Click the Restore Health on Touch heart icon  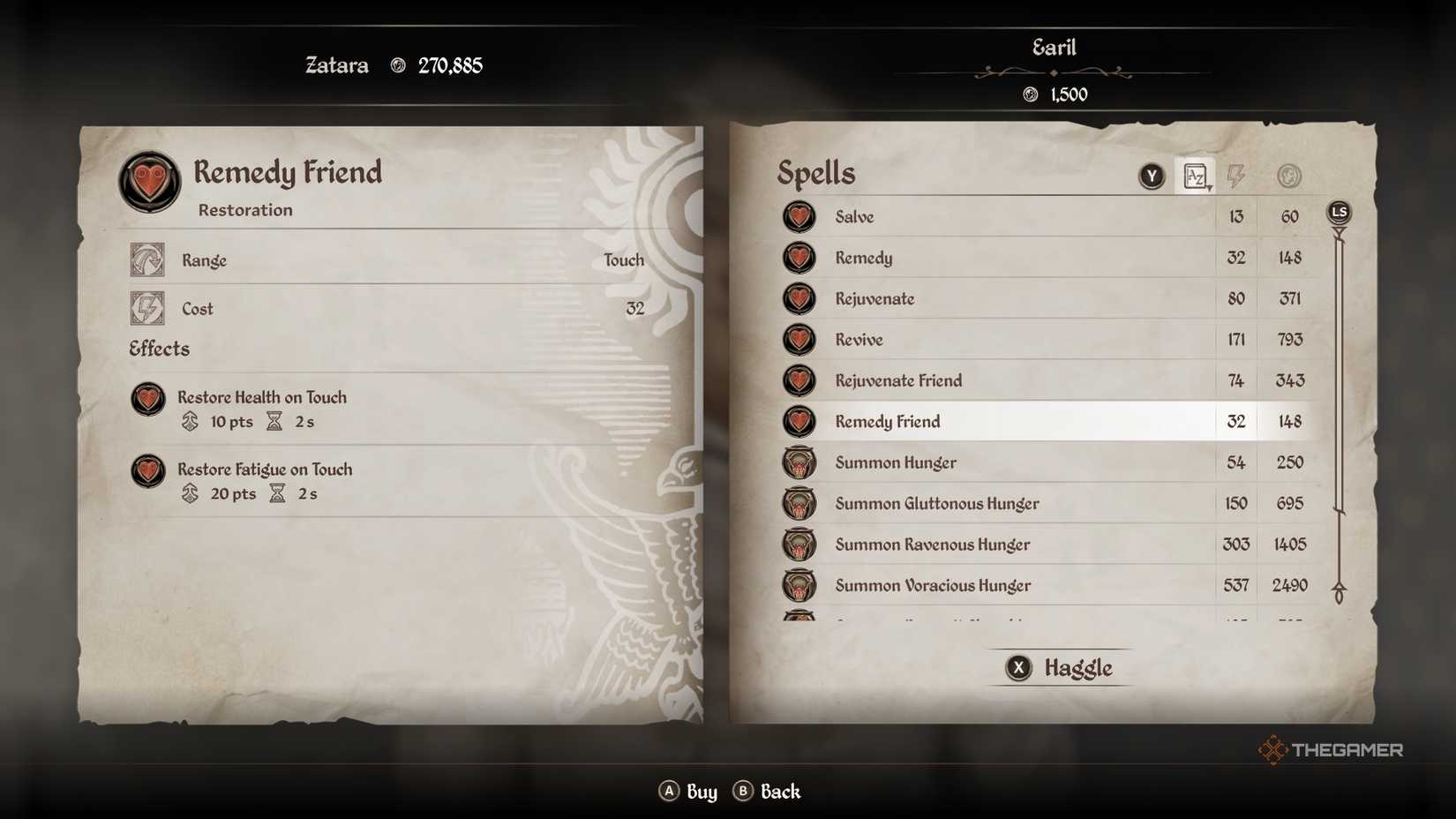pyautogui.click(x=146, y=400)
